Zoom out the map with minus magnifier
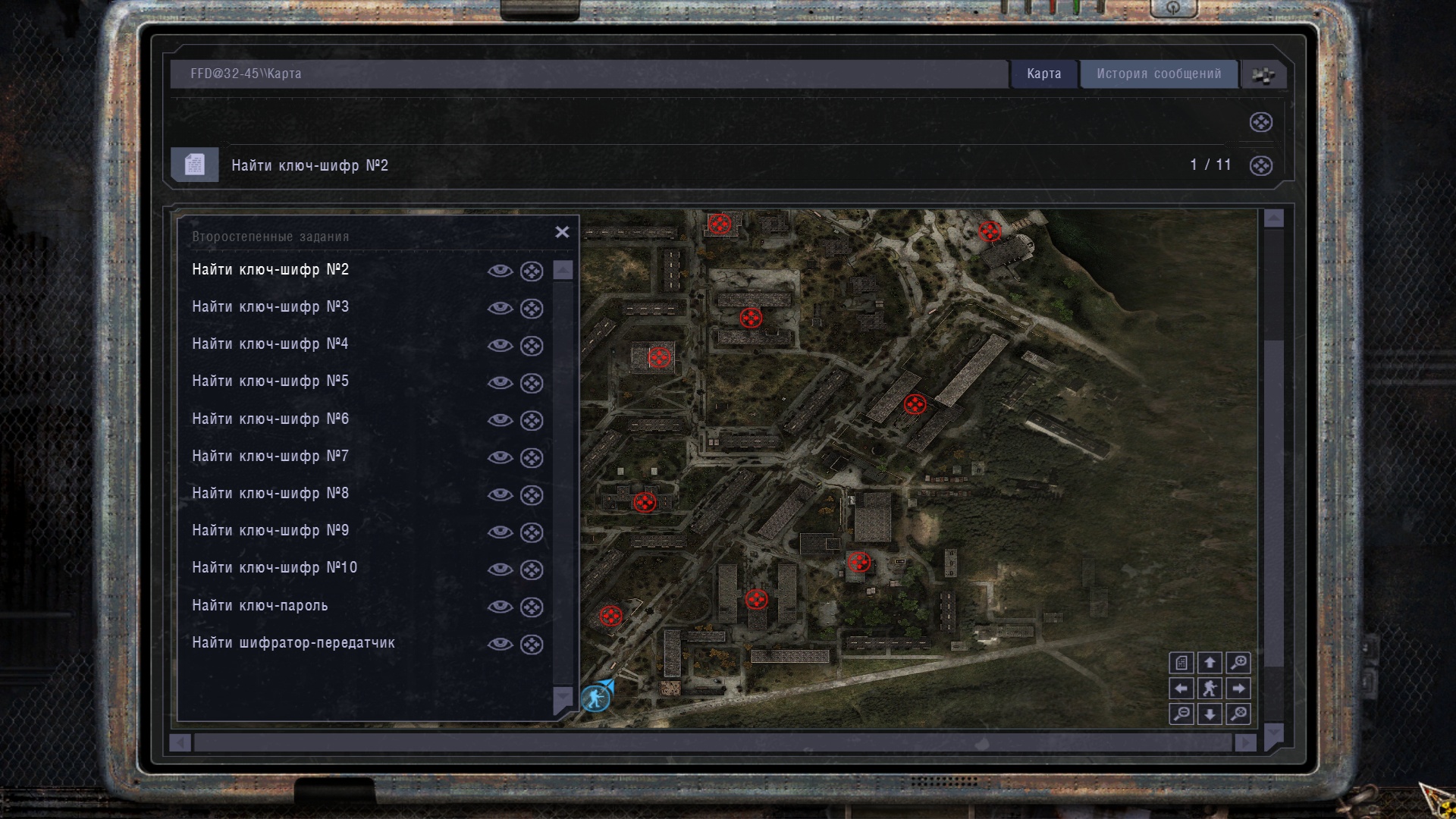This screenshot has height=819, width=1456. pyautogui.click(x=1181, y=714)
